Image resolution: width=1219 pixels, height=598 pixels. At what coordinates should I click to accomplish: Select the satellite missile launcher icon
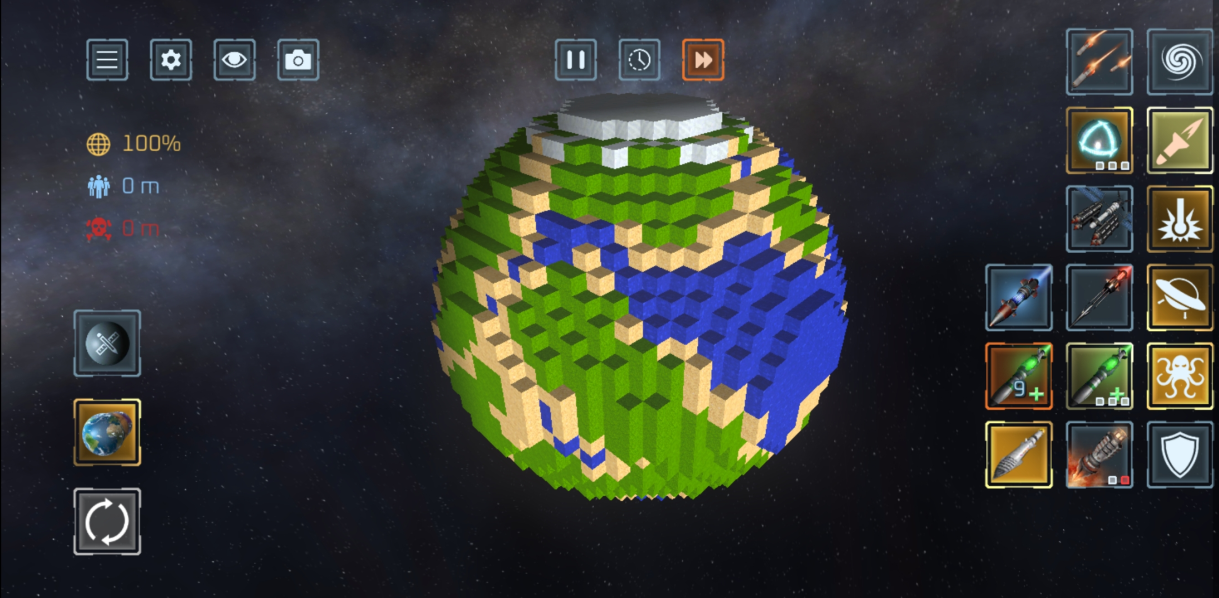coord(1099,218)
